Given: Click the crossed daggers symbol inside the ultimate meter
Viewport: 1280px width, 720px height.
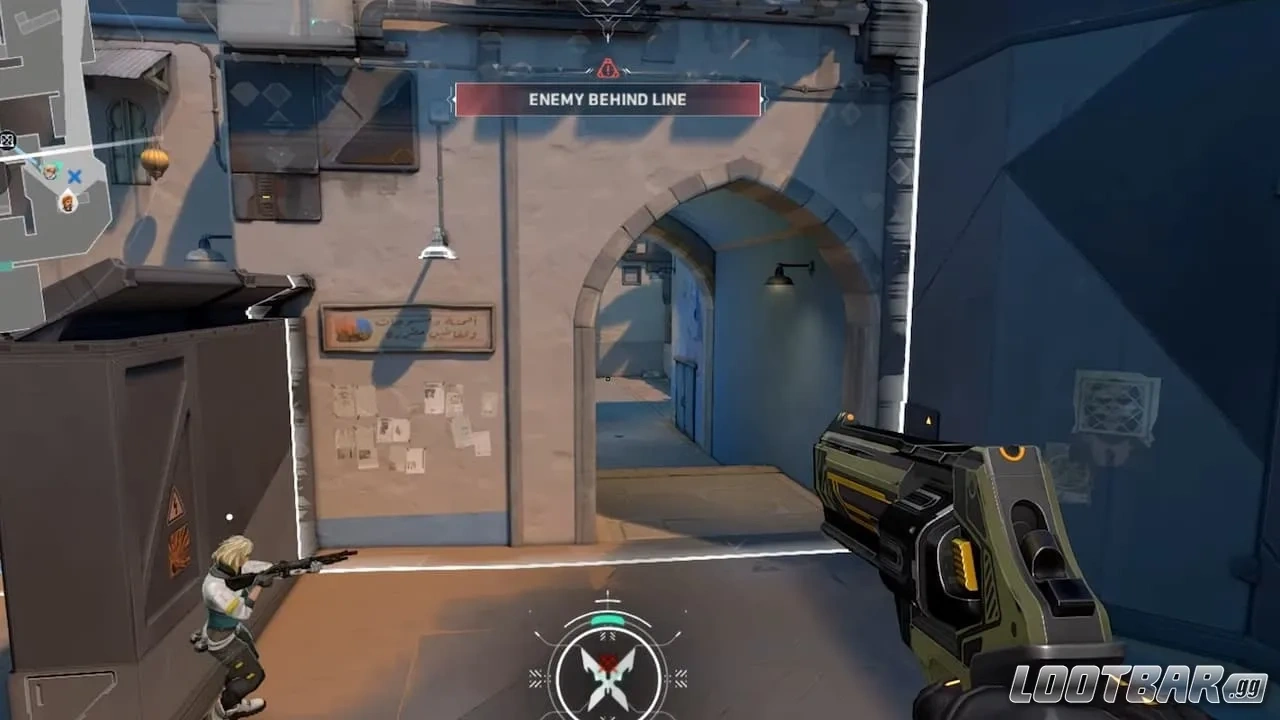Looking at the screenshot, I should point(608,677).
